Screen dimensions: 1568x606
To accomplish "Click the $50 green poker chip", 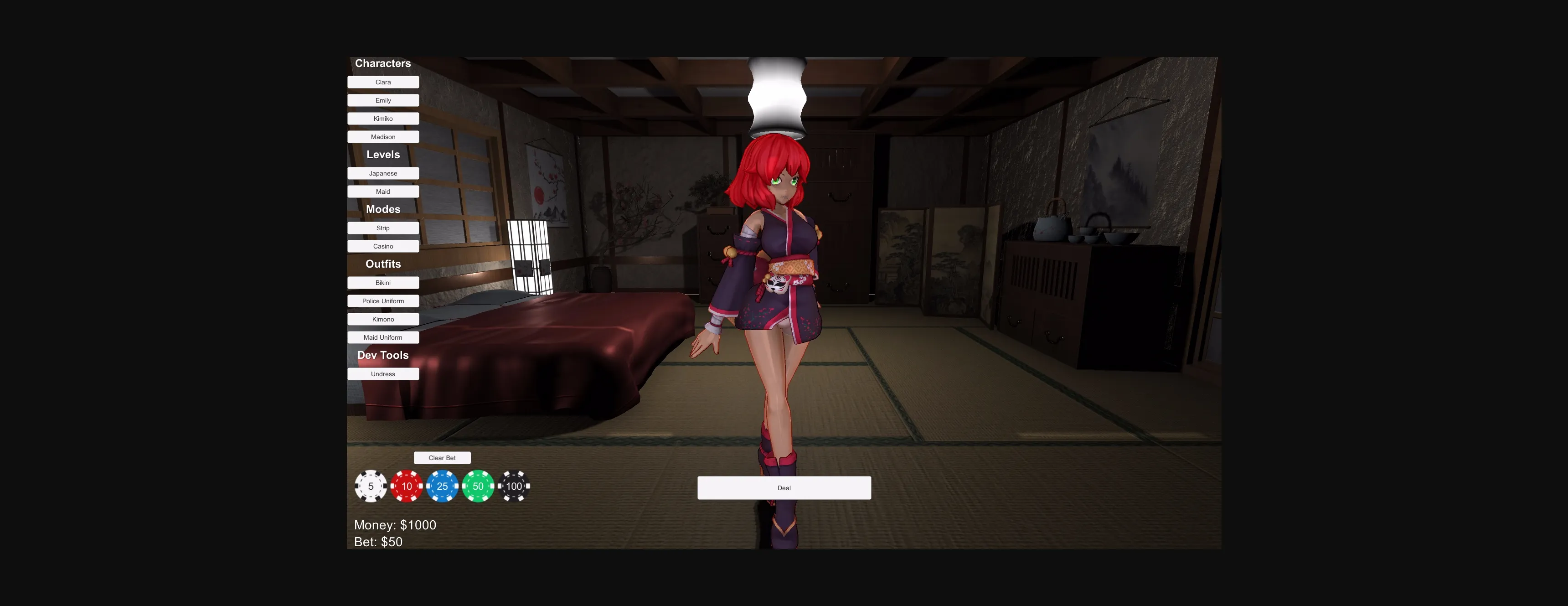I will click(x=478, y=486).
